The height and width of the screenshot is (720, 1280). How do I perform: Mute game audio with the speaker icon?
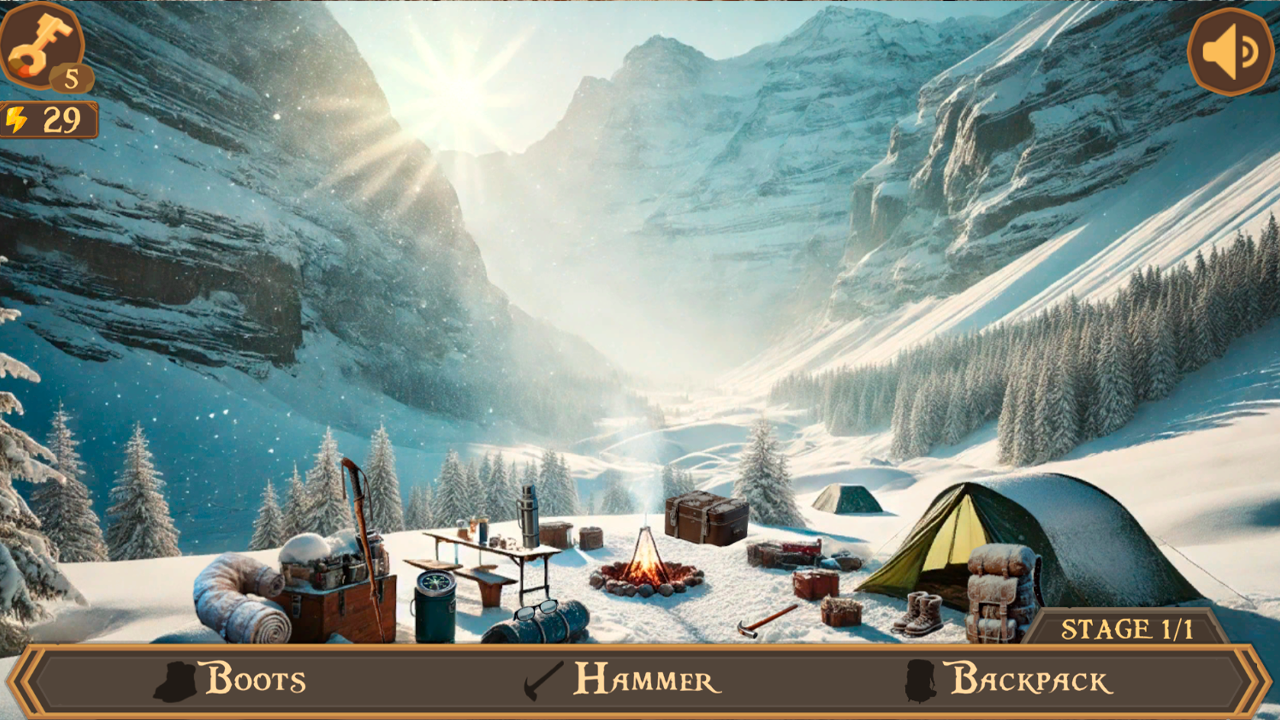[1229, 49]
